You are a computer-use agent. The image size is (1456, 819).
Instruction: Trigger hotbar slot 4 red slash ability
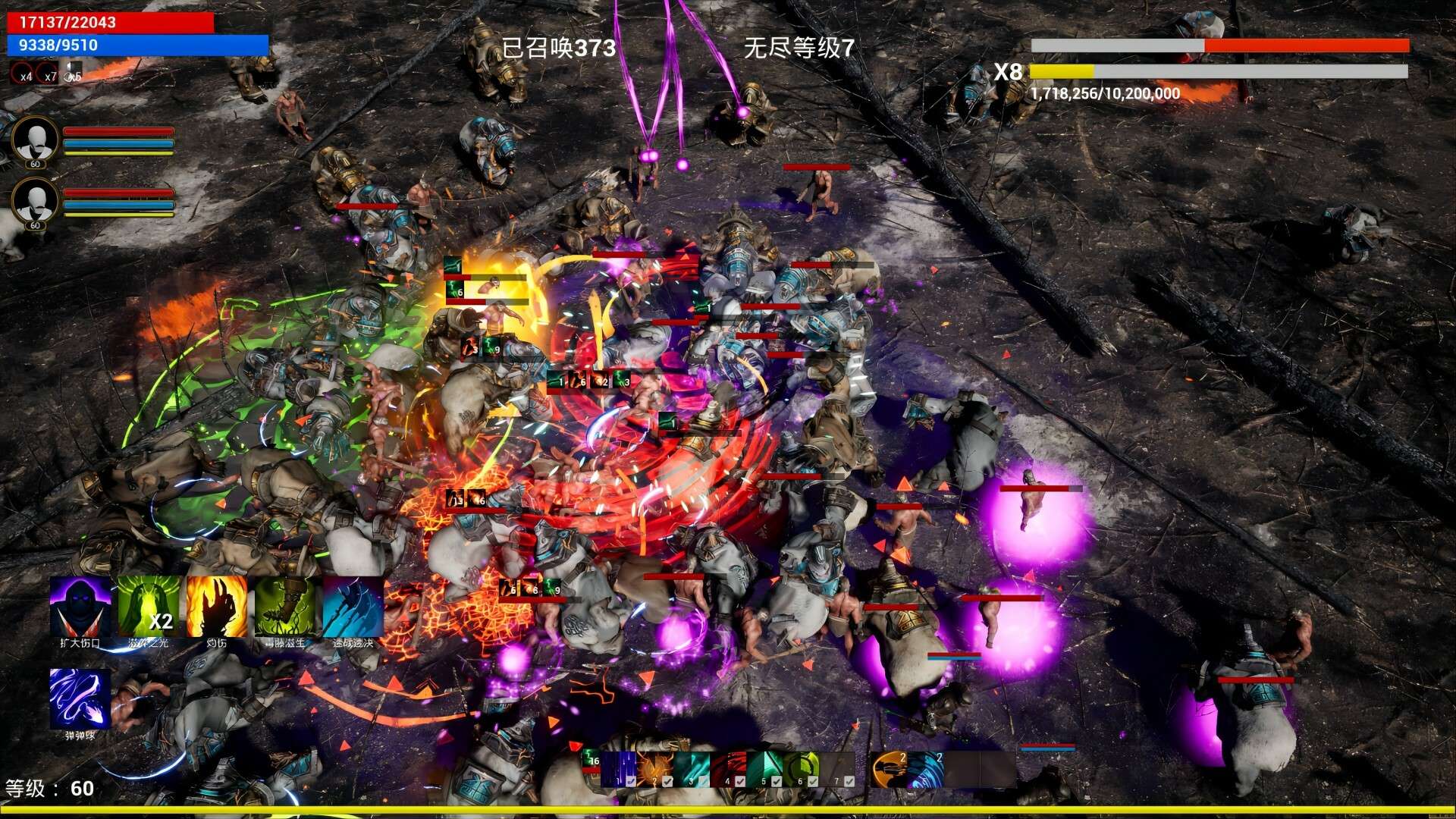(727, 769)
